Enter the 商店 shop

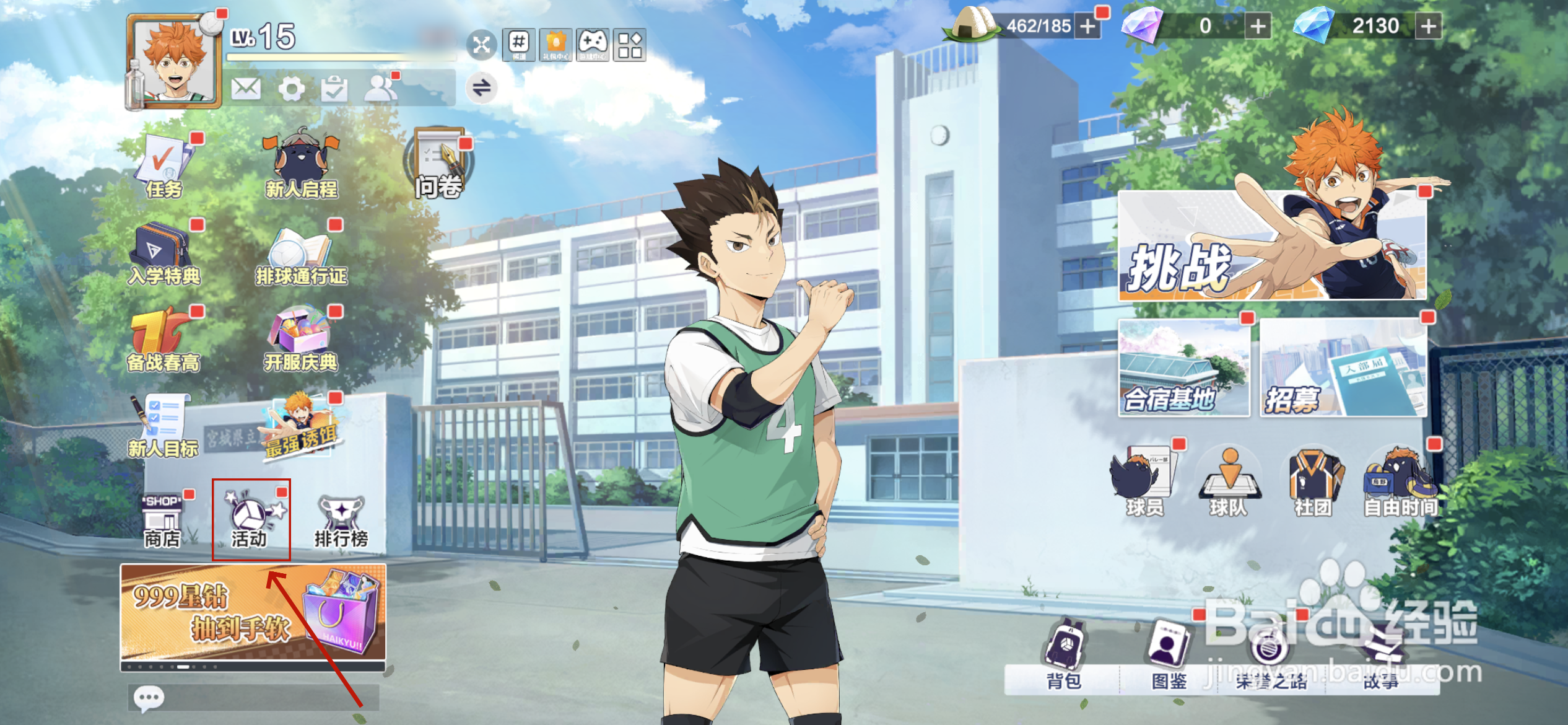point(162,522)
